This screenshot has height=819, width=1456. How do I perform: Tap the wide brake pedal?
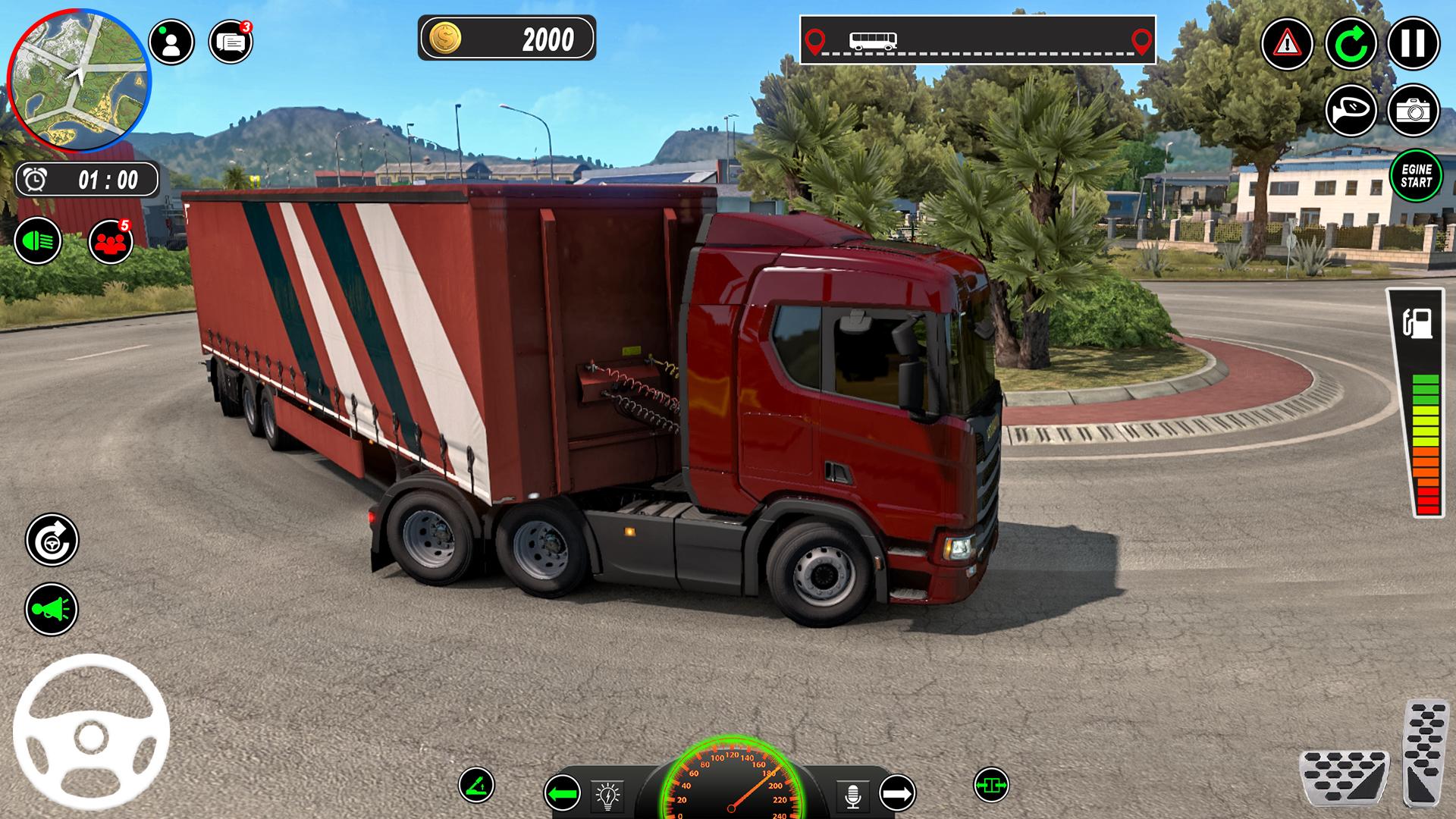[1344, 777]
